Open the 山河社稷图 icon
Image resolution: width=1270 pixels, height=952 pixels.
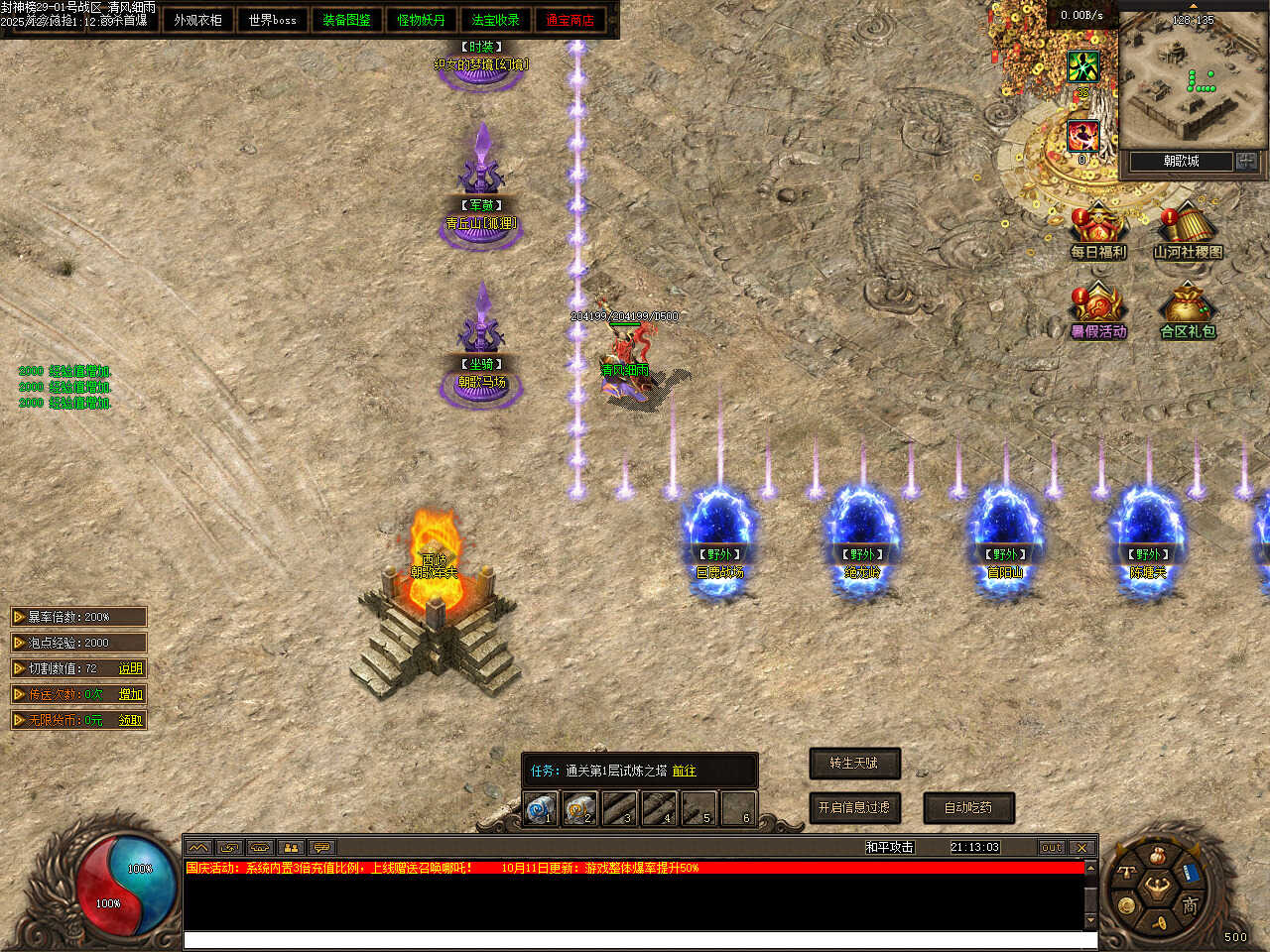click(1187, 230)
